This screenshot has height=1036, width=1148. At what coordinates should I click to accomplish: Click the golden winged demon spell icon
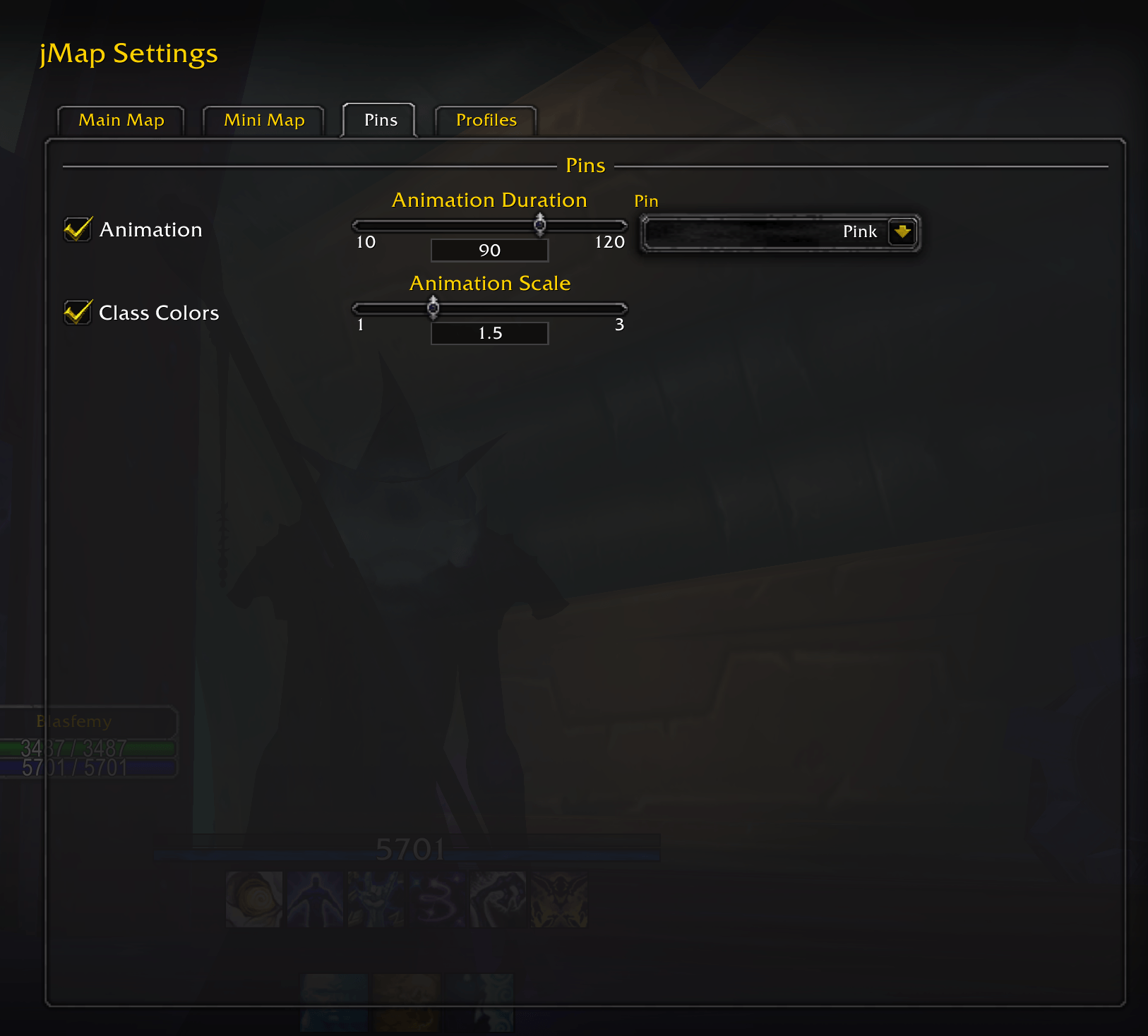click(x=558, y=898)
